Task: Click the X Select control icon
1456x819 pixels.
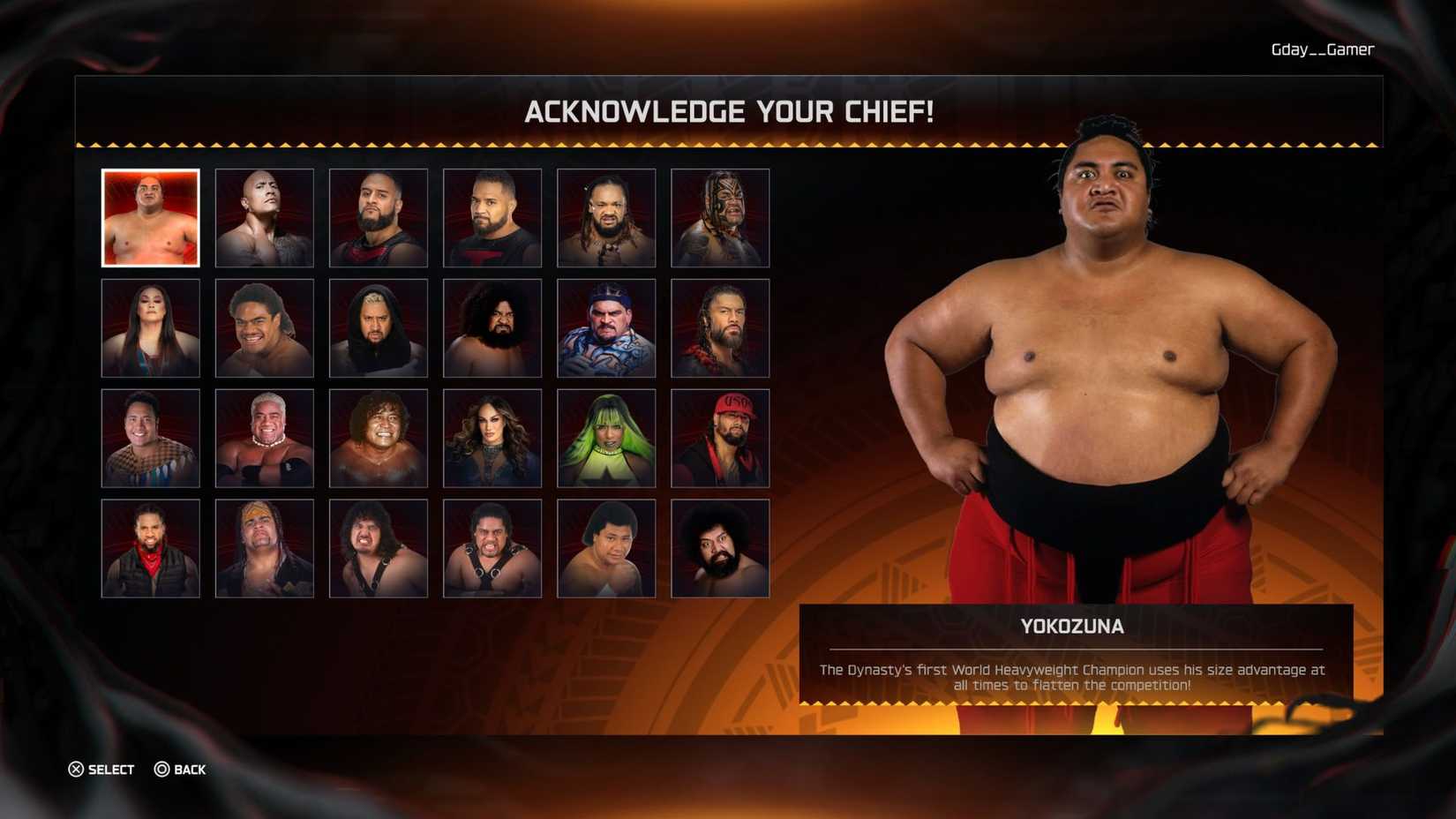Action: tap(78, 770)
